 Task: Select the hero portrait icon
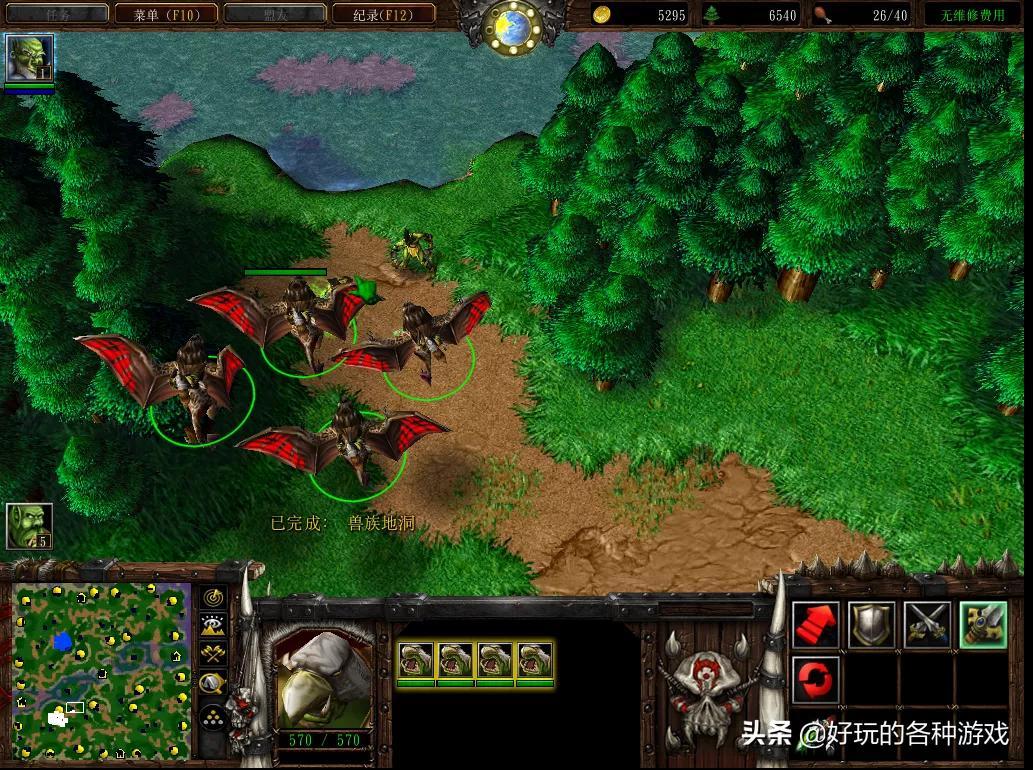pos(29,58)
